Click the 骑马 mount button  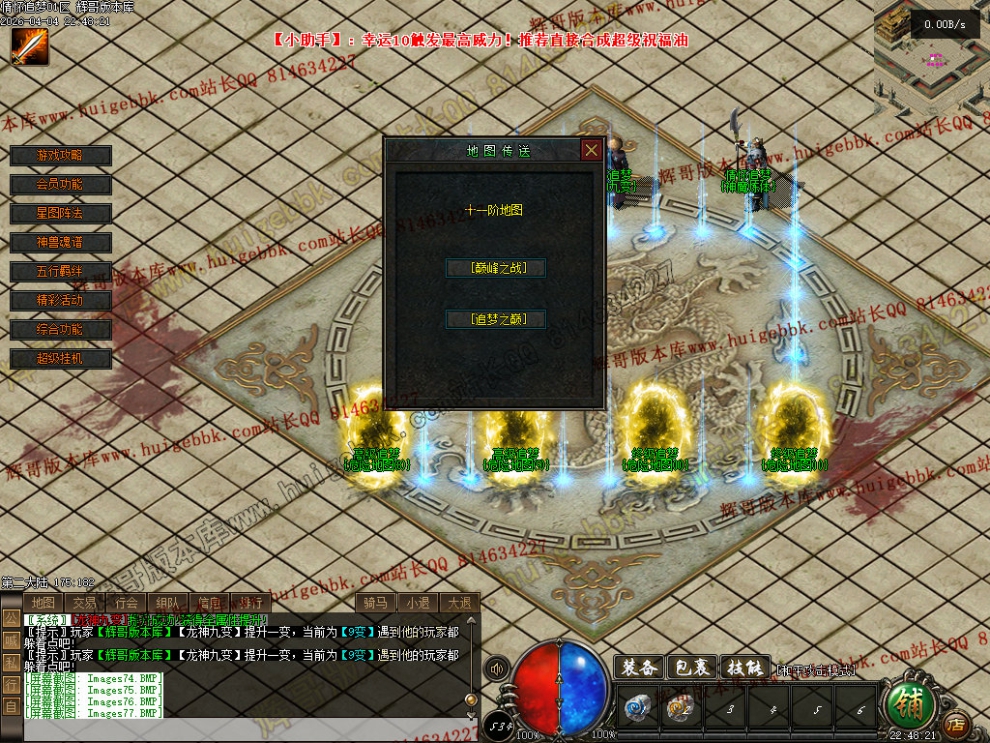pos(375,603)
